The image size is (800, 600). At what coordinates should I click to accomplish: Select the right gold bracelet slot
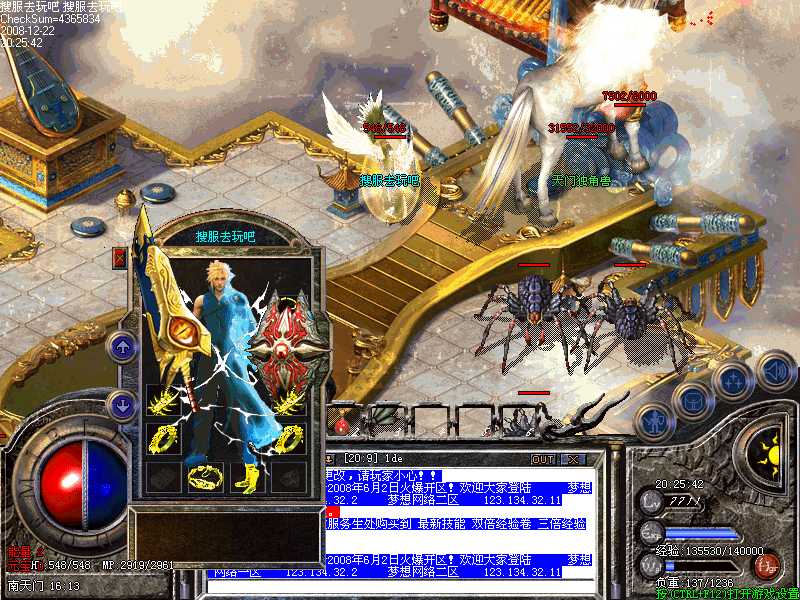287,401
